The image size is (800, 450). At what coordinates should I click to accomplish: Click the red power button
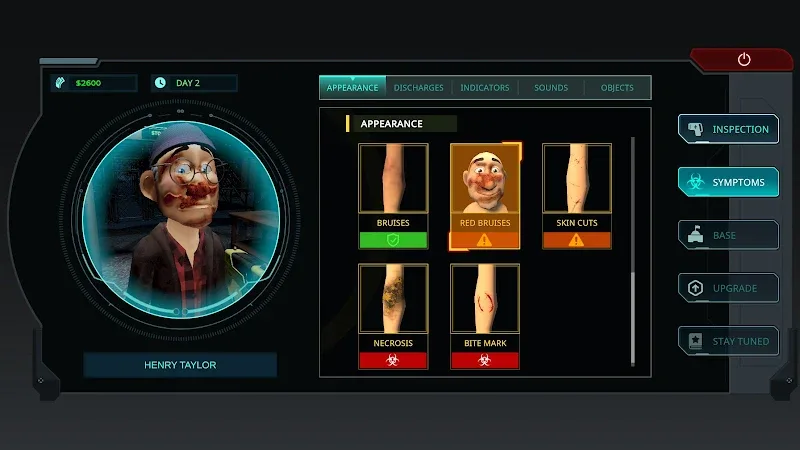point(744,60)
